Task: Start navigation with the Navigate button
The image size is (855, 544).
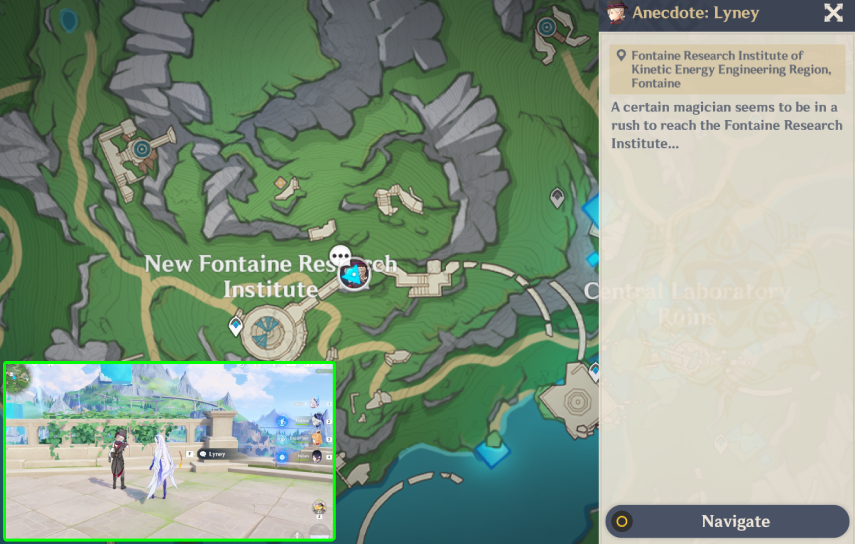Action: pyautogui.click(x=727, y=521)
